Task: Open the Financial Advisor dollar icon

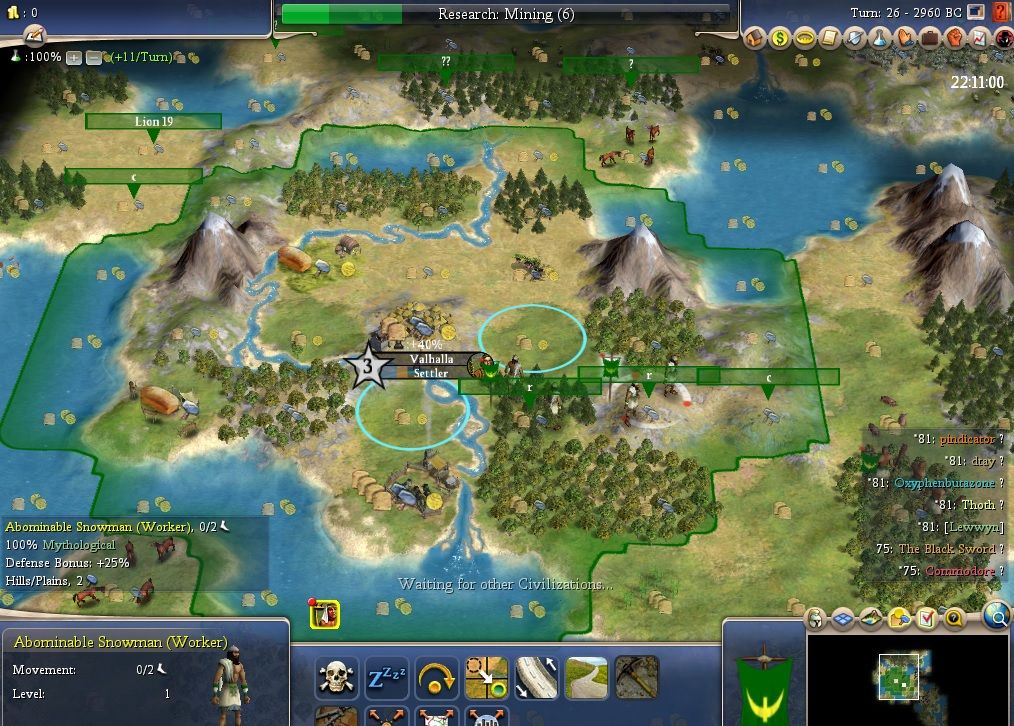Action: coord(779,38)
